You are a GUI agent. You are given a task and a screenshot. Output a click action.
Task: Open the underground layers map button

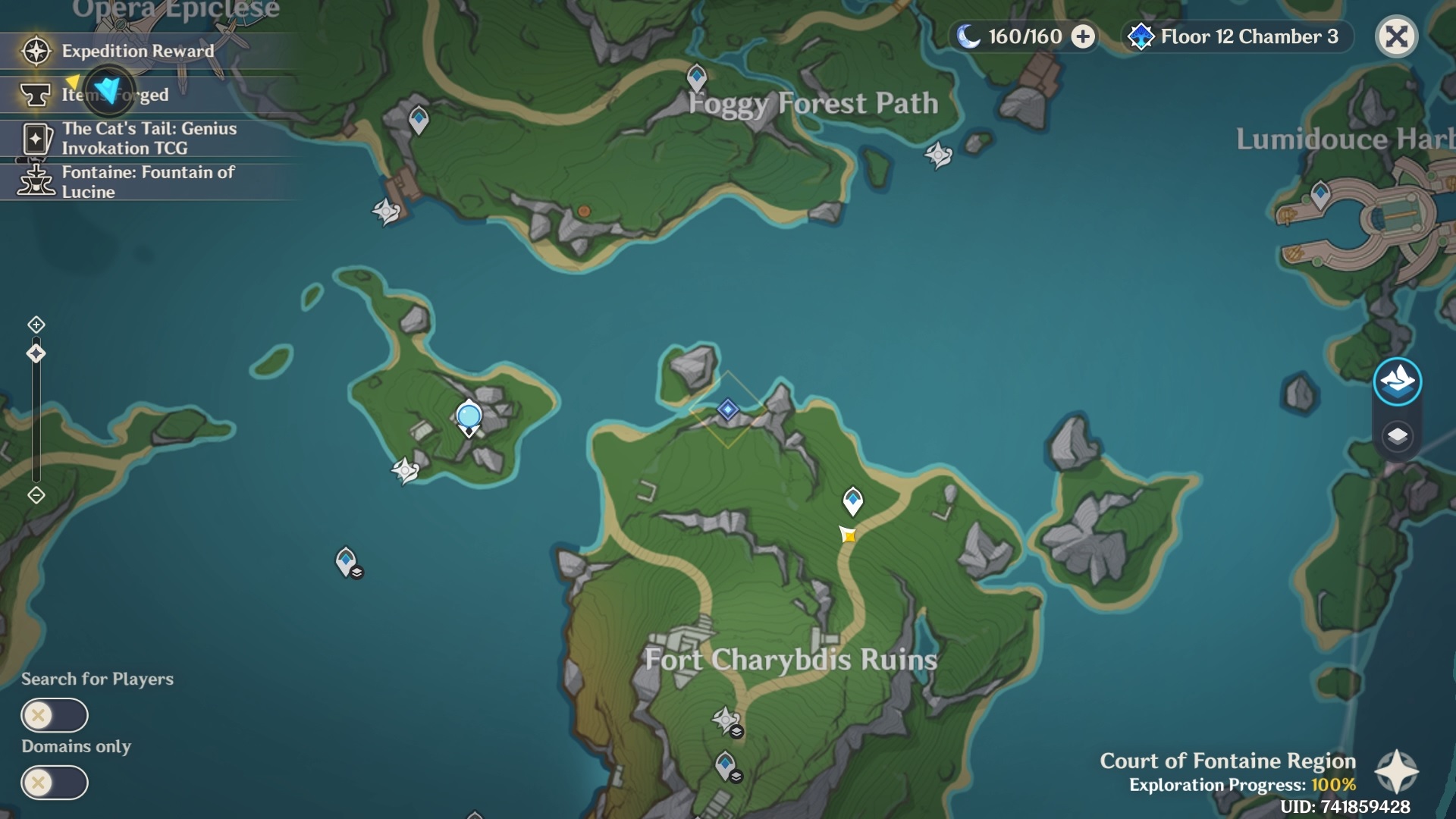click(1397, 436)
